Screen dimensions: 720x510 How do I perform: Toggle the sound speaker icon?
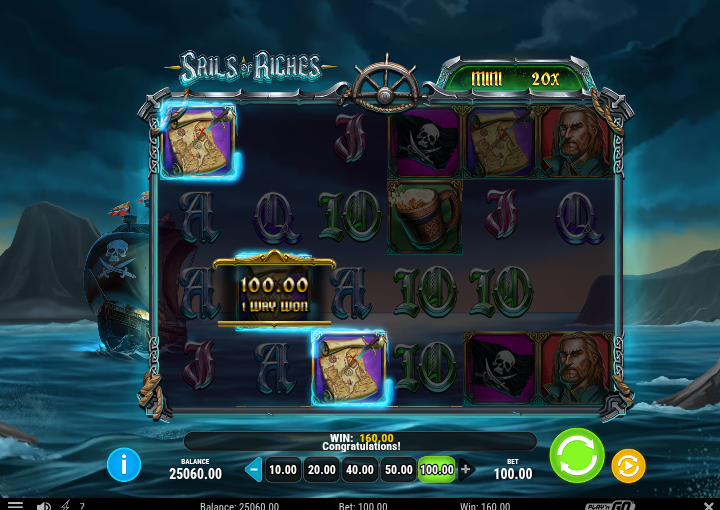44,505
